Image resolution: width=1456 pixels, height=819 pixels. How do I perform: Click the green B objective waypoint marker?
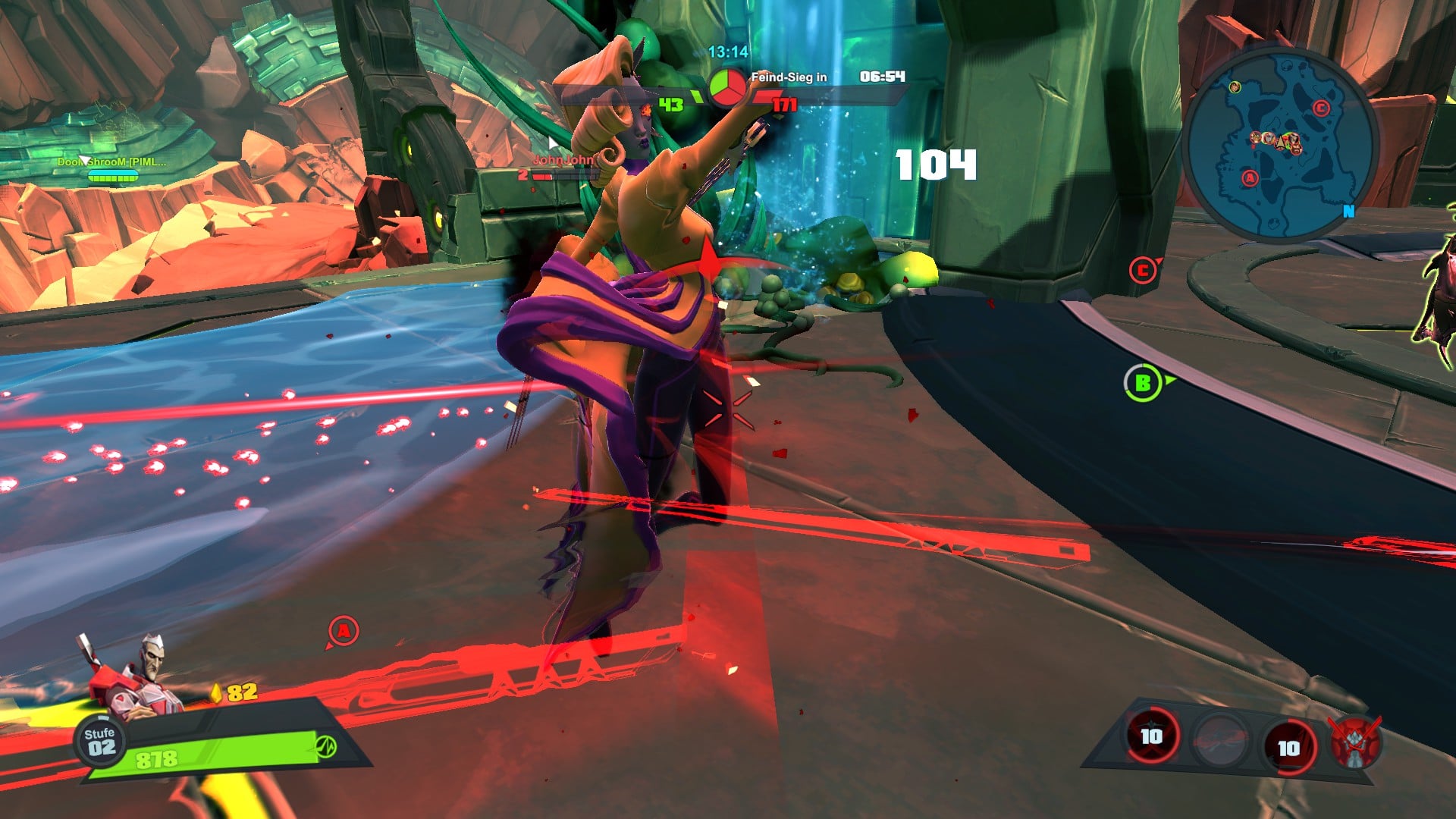click(x=1143, y=384)
